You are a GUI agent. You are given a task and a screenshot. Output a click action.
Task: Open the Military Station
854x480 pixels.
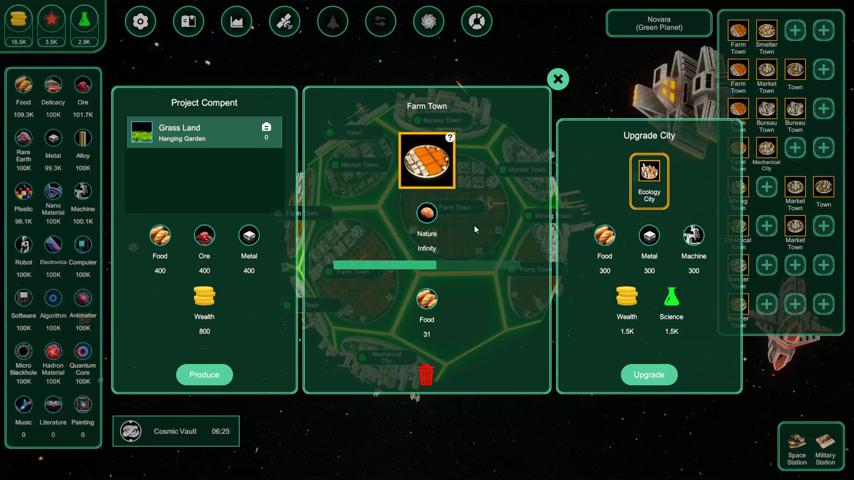(825, 446)
